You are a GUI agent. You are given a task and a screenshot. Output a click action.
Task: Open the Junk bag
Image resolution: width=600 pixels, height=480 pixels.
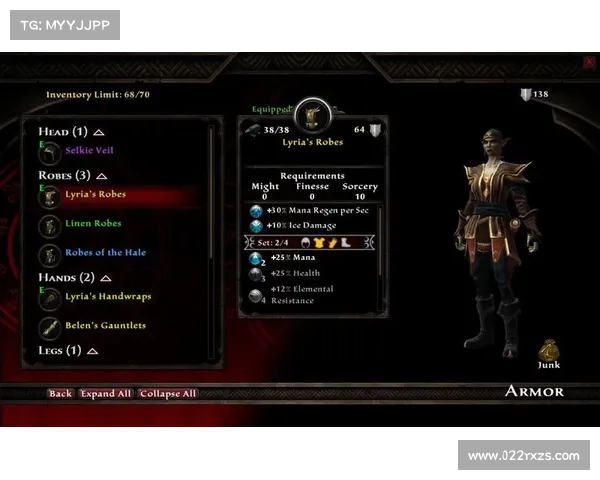(x=548, y=351)
